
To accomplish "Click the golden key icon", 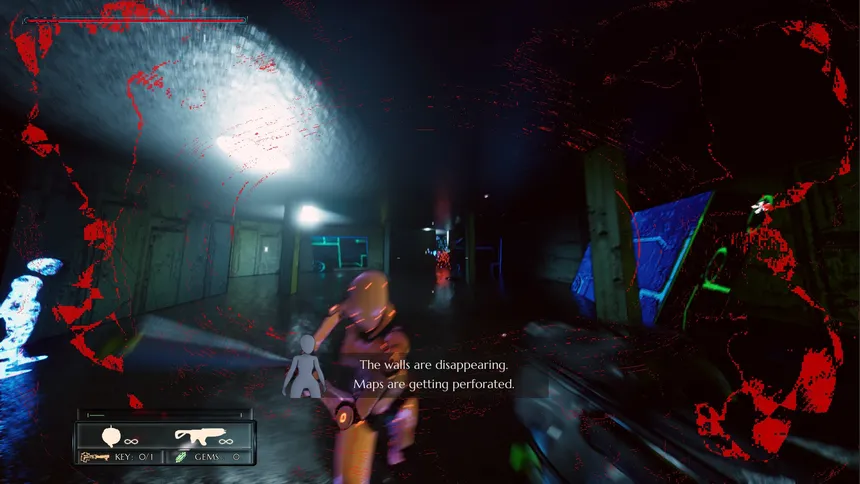I will pyautogui.click(x=93, y=457).
